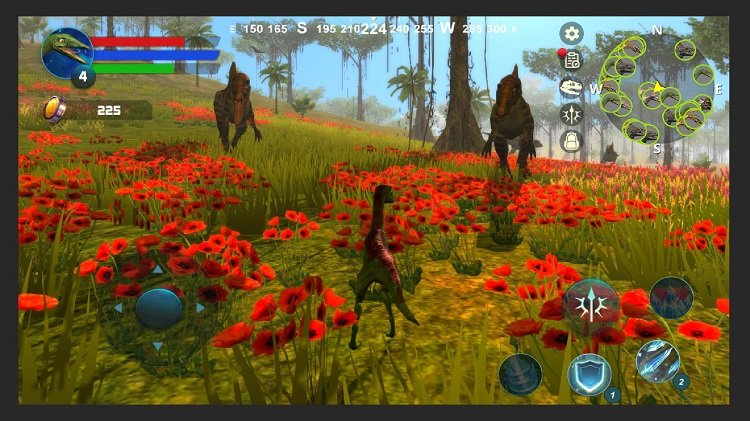Activate the red-and-blue ability above ice shards
This screenshot has width=750, height=421.
click(x=671, y=298)
